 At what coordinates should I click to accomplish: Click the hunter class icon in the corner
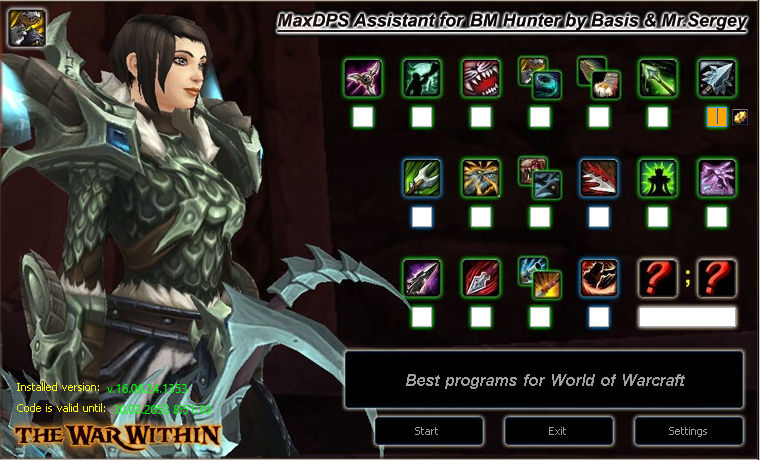click(x=22, y=24)
